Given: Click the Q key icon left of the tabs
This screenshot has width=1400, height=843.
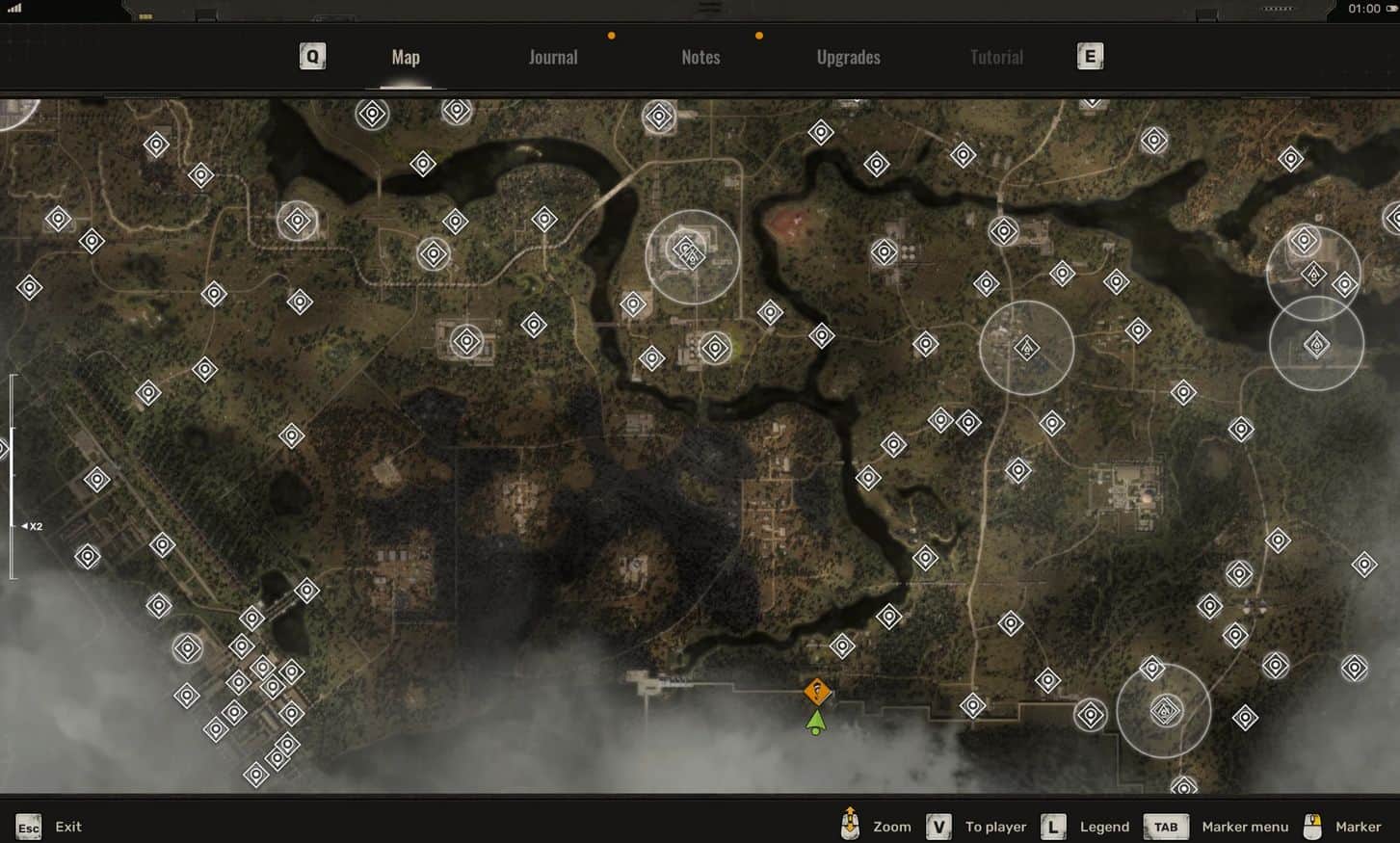Looking at the screenshot, I should coord(312,56).
